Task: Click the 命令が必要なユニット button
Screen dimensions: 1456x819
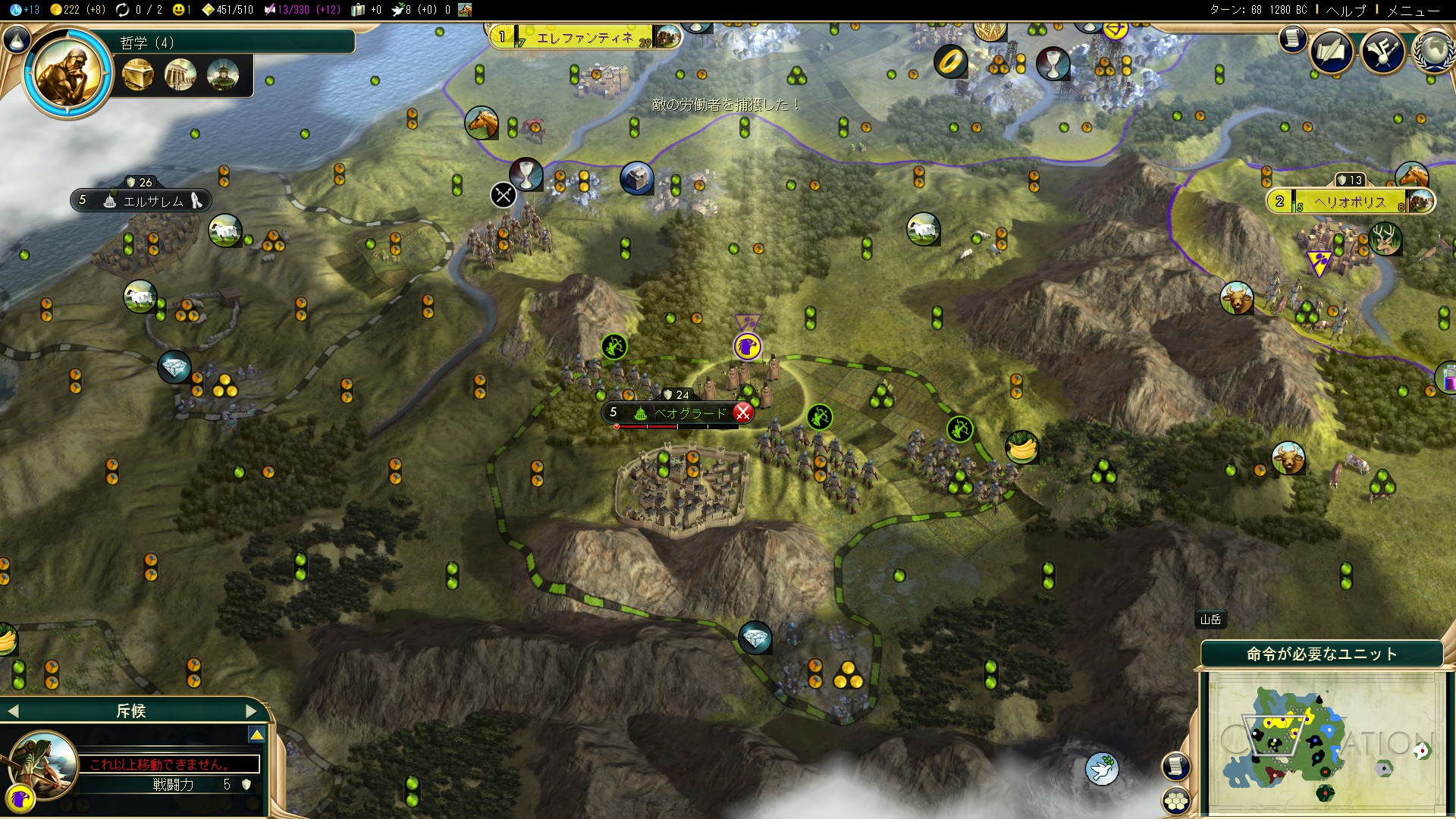Action: (x=1321, y=654)
